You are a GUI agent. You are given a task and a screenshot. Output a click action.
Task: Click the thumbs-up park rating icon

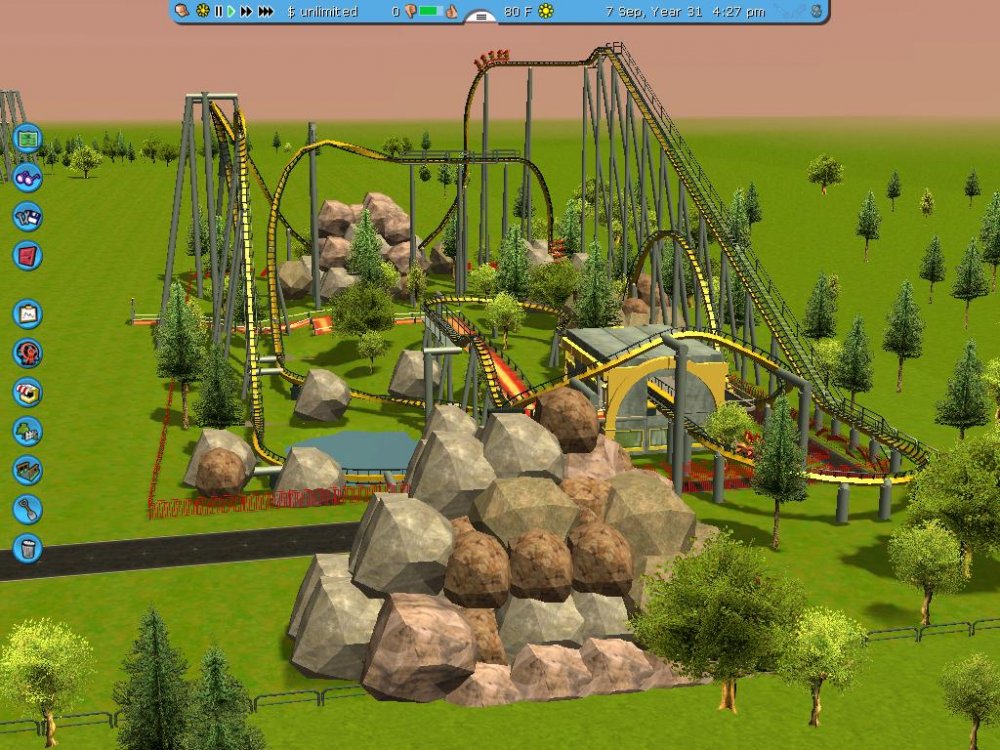coord(451,11)
